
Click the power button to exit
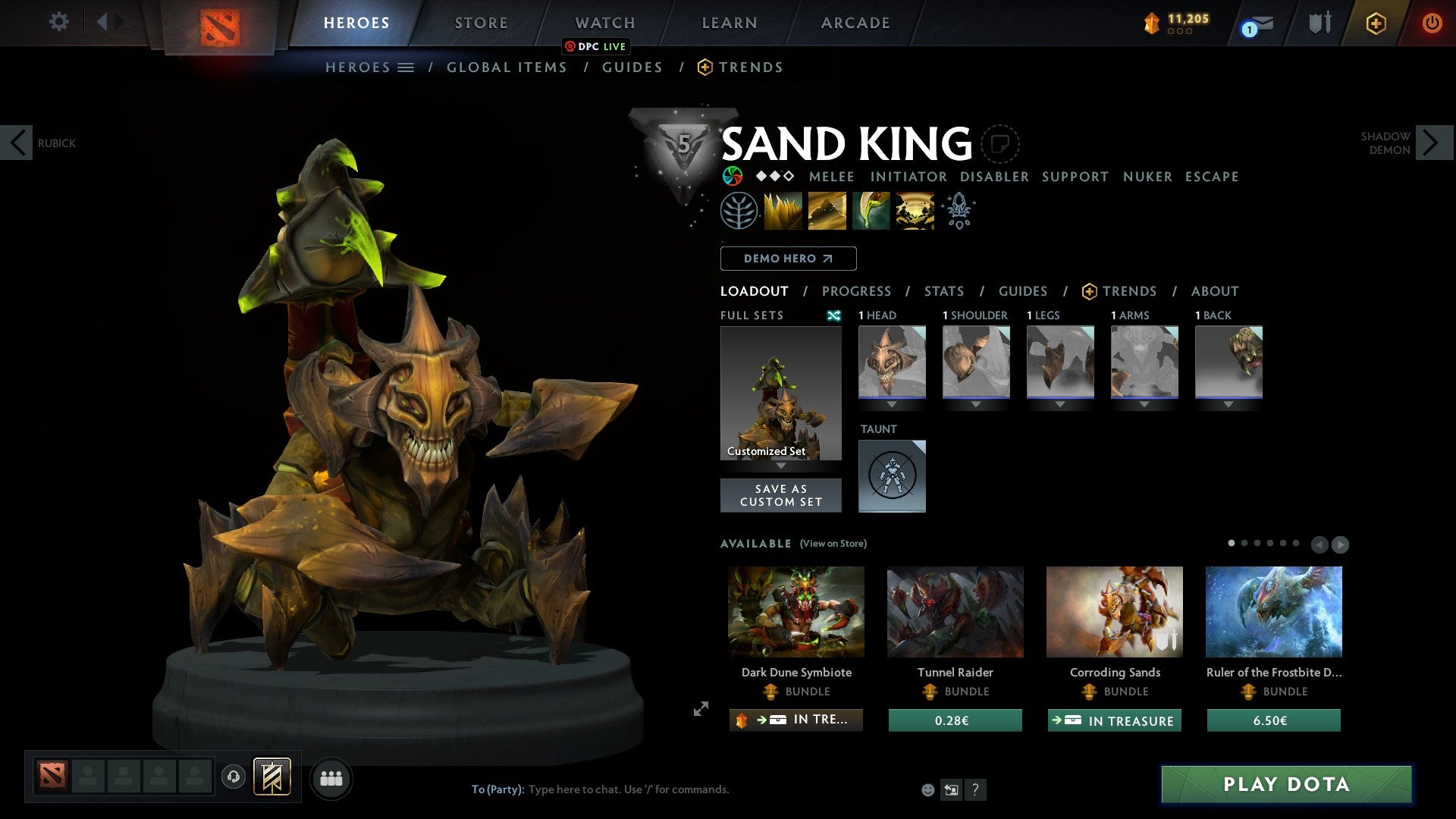(1432, 23)
